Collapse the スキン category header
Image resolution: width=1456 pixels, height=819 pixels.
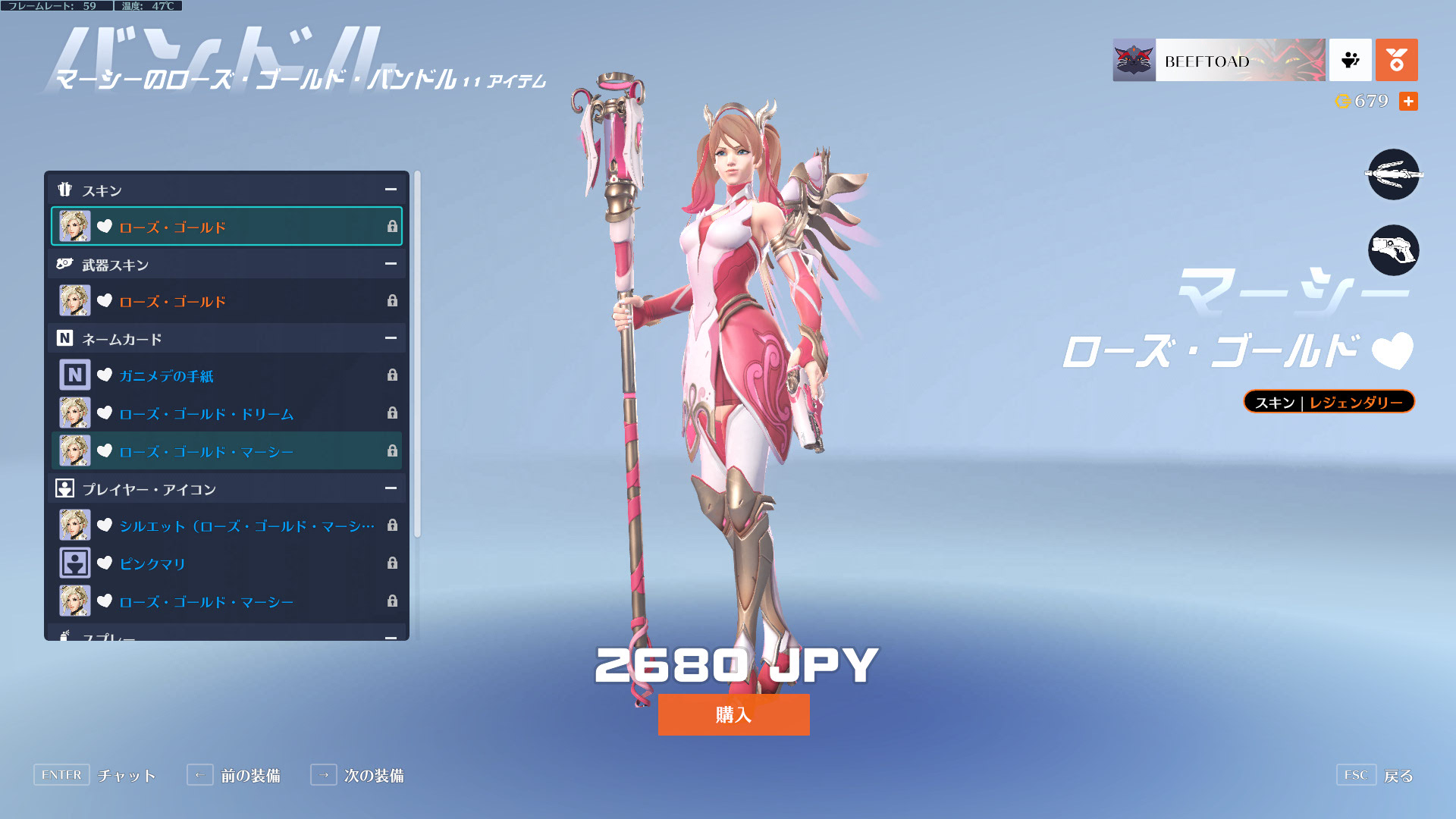[x=391, y=190]
